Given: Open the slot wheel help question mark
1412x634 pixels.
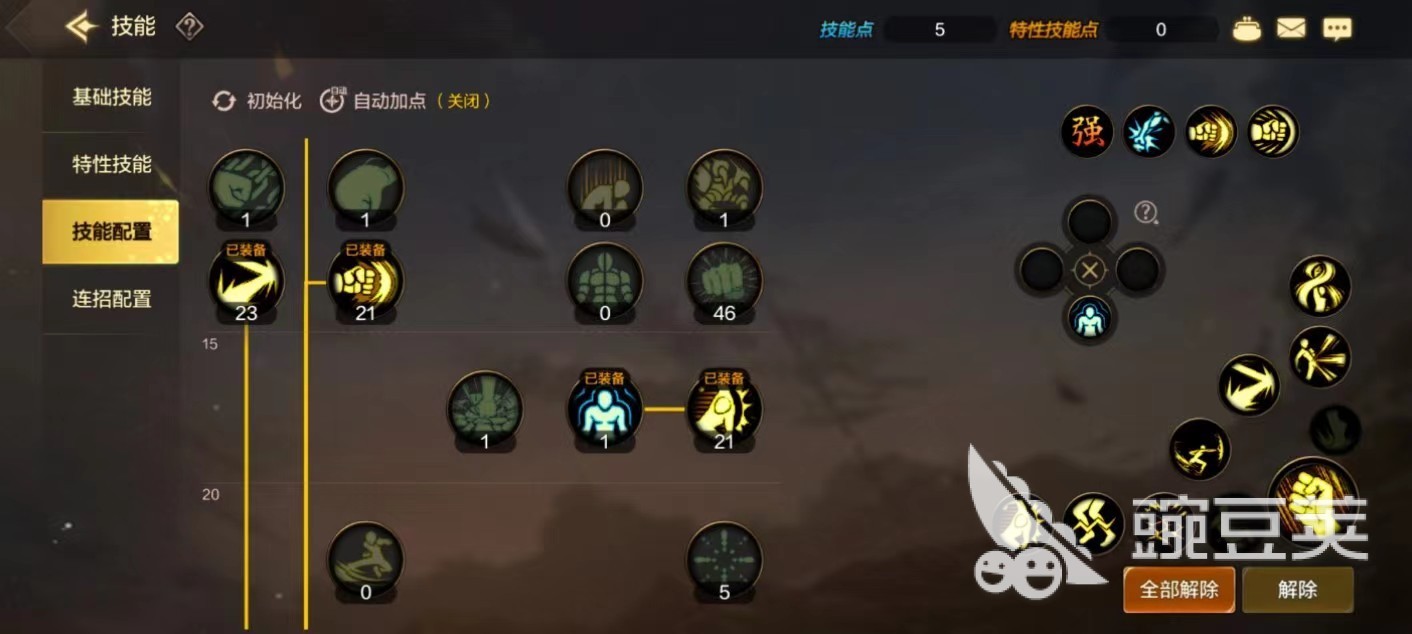Looking at the screenshot, I should tap(1146, 212).
